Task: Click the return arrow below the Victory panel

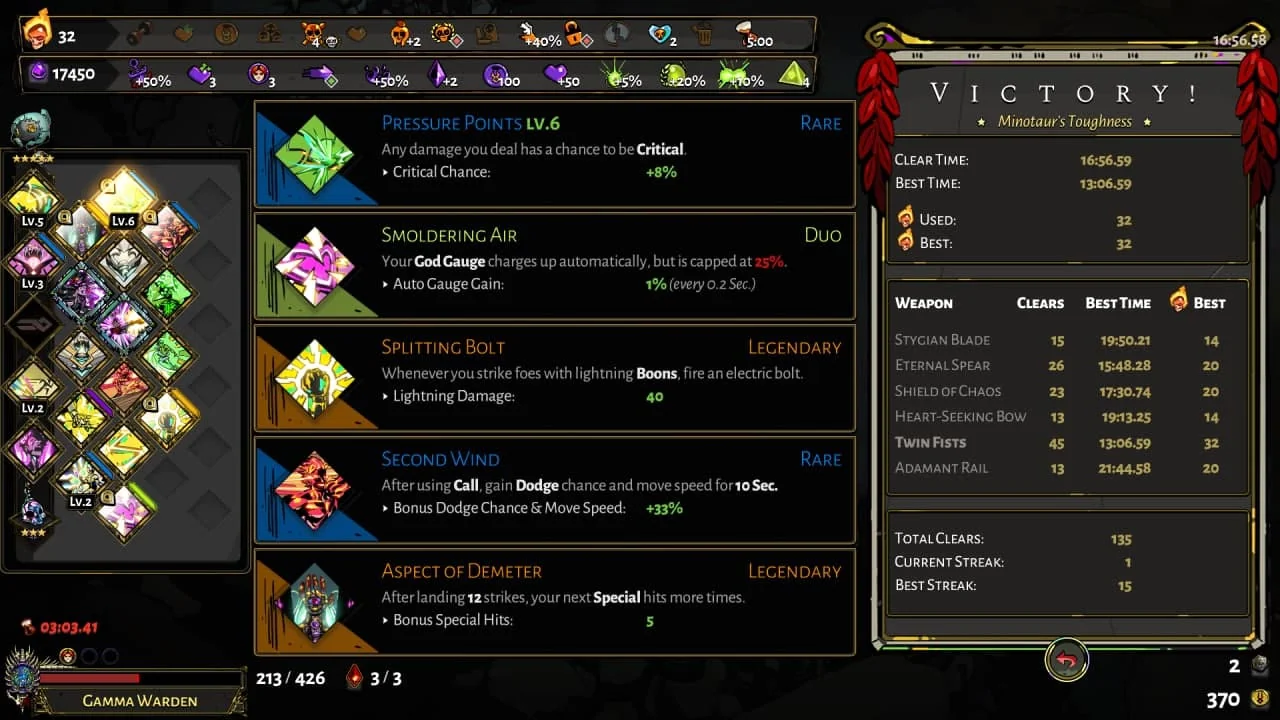Action: pyautogui.click(x=1066, y=660)
